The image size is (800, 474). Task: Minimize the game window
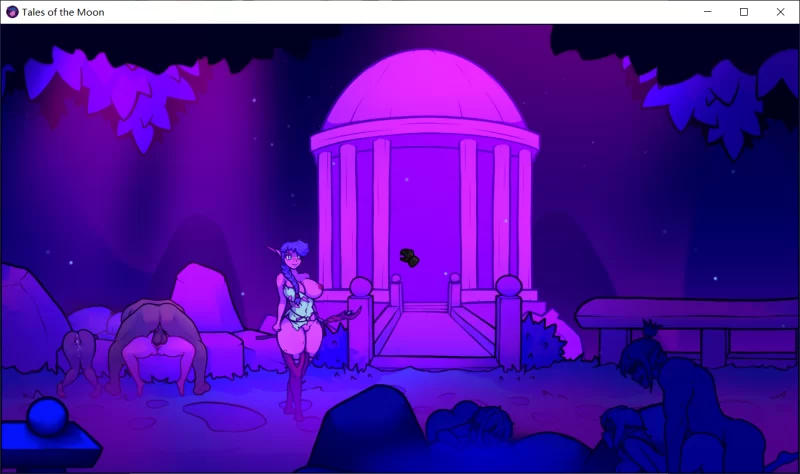[x=707, y=12]
